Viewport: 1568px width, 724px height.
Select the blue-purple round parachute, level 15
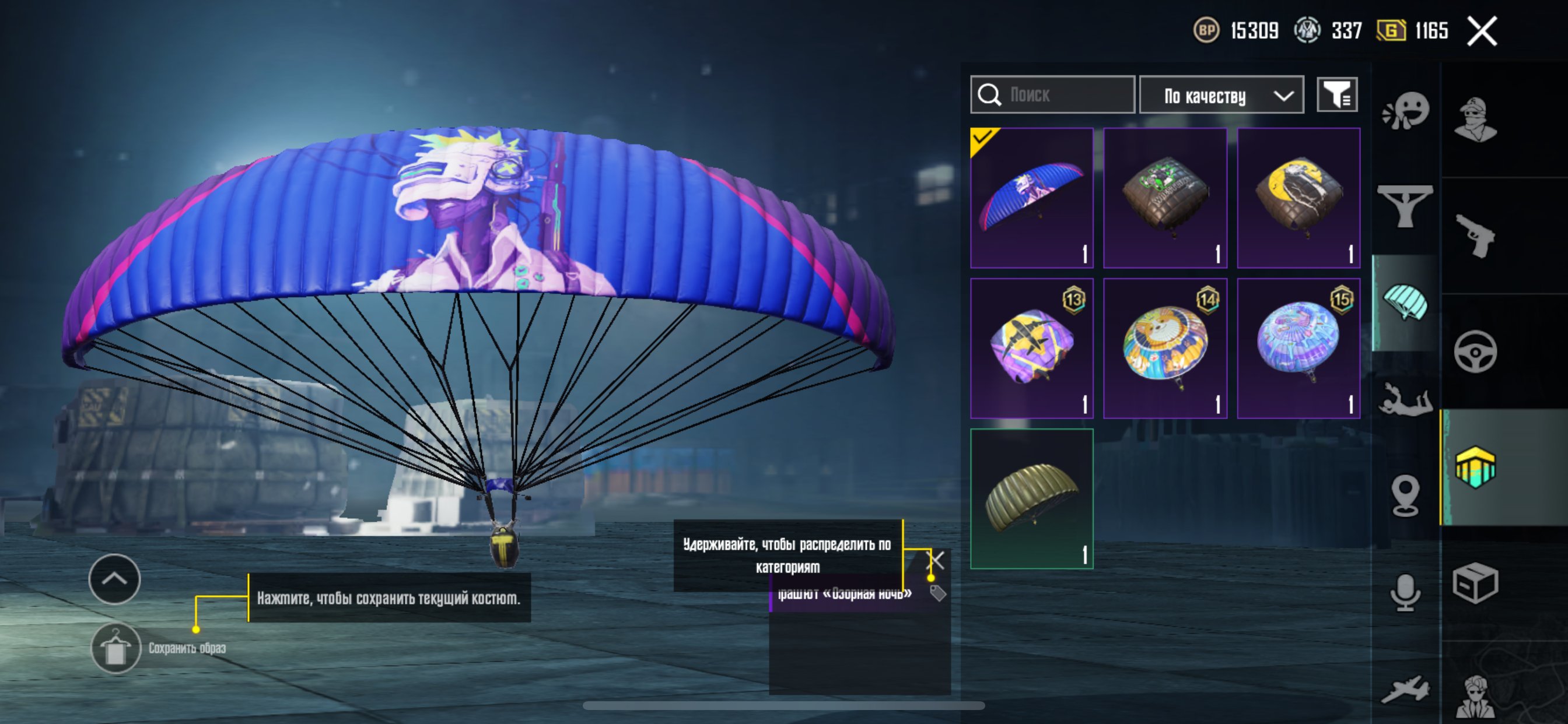click(x=1298, y=348)
